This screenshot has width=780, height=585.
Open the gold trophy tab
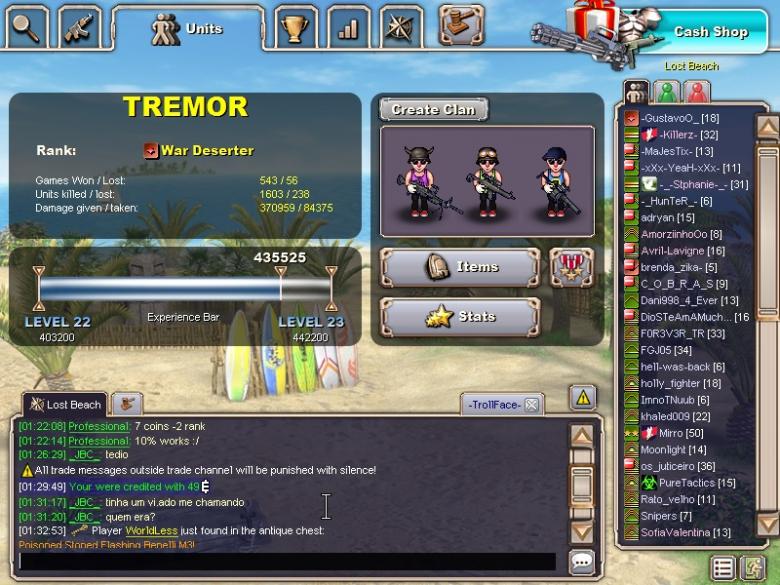pyautogui.click(x=294, y=28)
